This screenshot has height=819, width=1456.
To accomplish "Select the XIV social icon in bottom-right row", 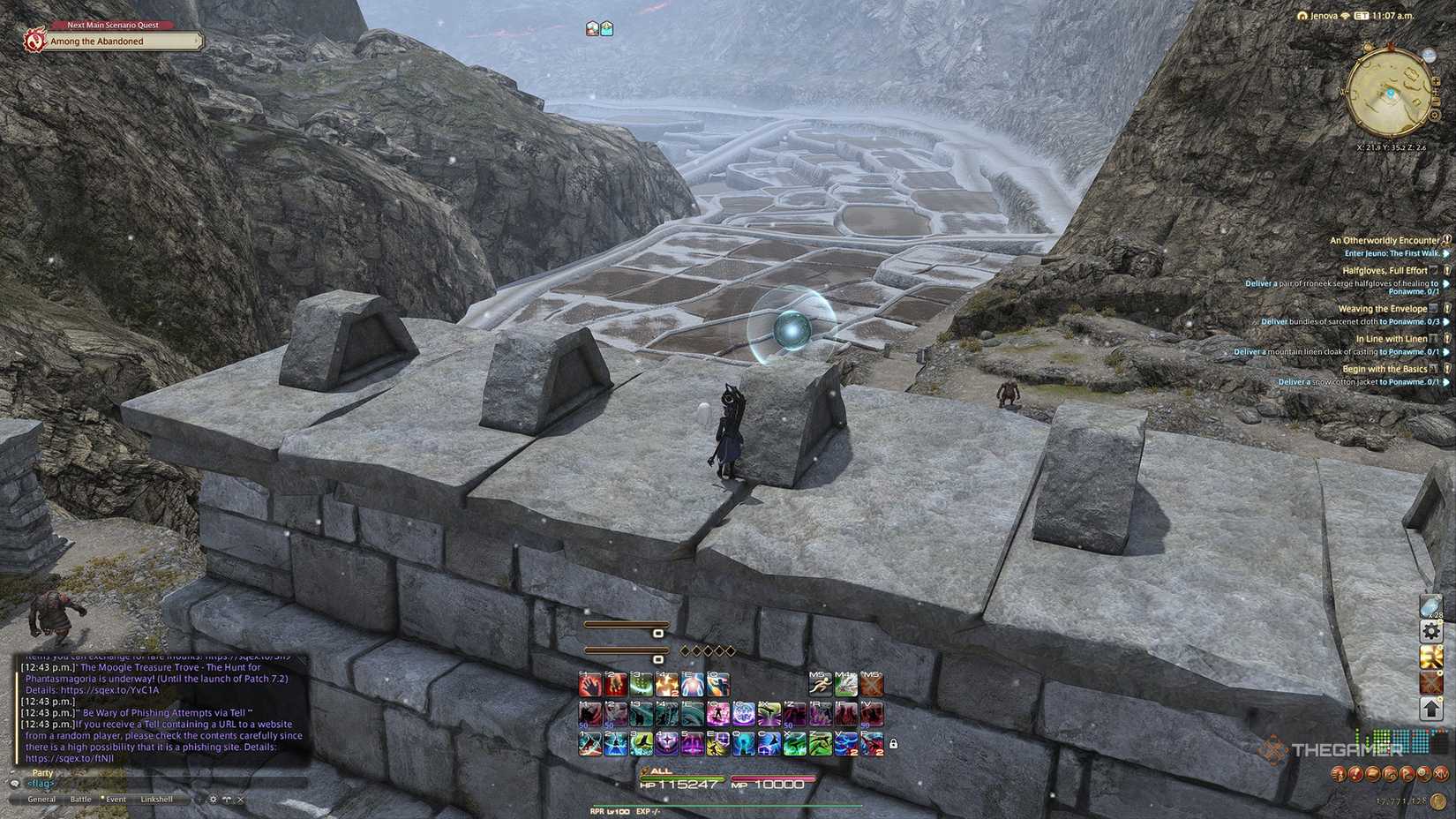I will point(1442,773).
